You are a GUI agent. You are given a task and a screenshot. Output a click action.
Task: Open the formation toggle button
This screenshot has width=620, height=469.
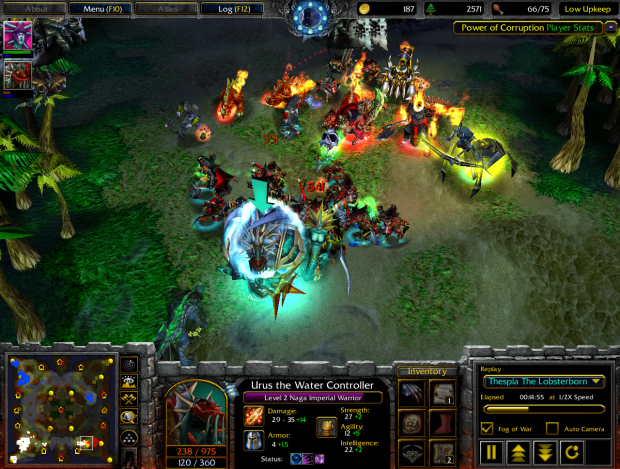click(x=129, y=437)
